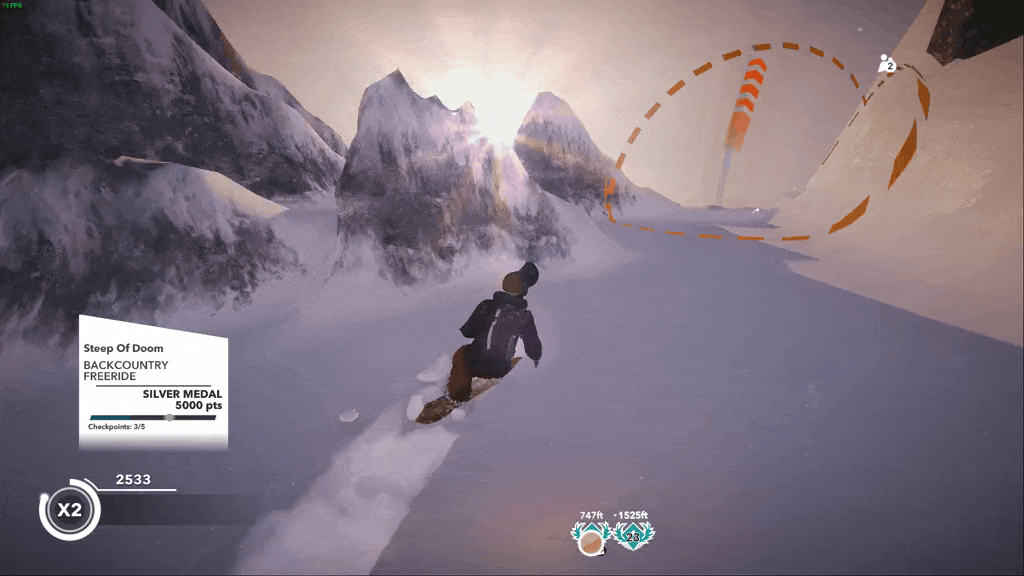1024x576 pixels.
Task: Select the rider avatar marker at 747ft
Action: click(x=592, y=540)
